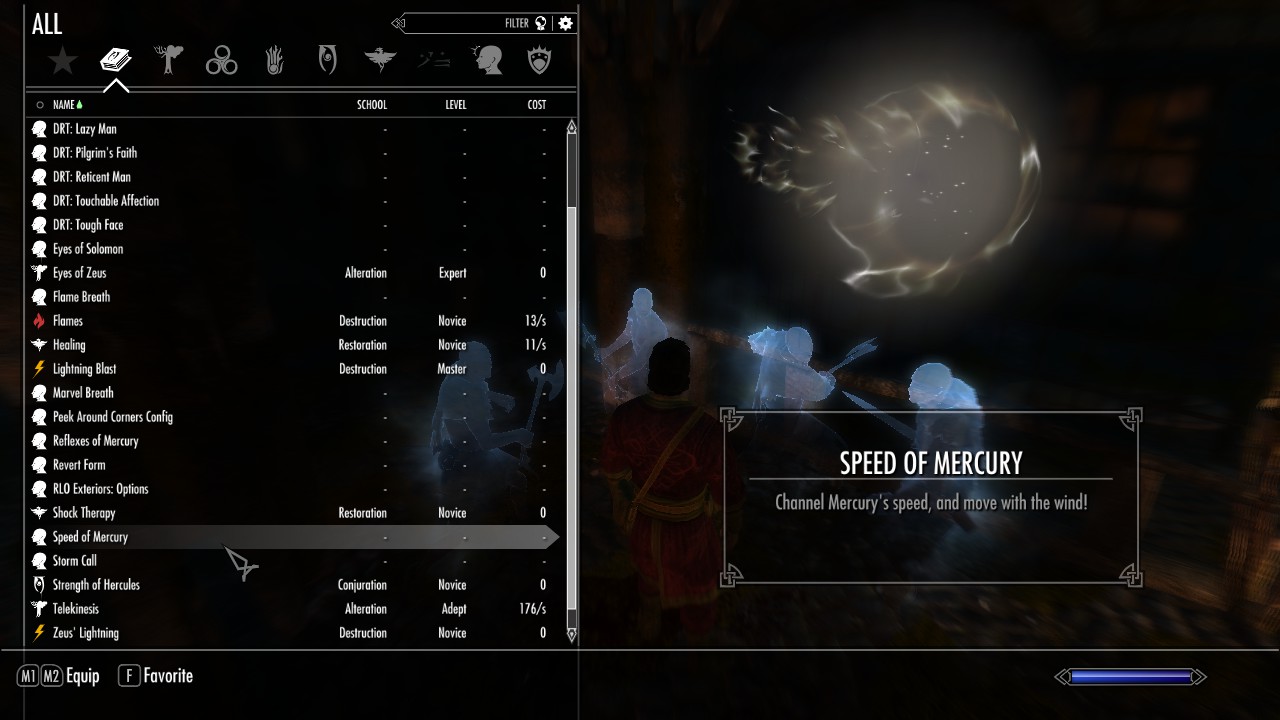This screenshot has height=720, width=1280.
Task: Sort the list by School column
Action: click(x=372, y=105)
